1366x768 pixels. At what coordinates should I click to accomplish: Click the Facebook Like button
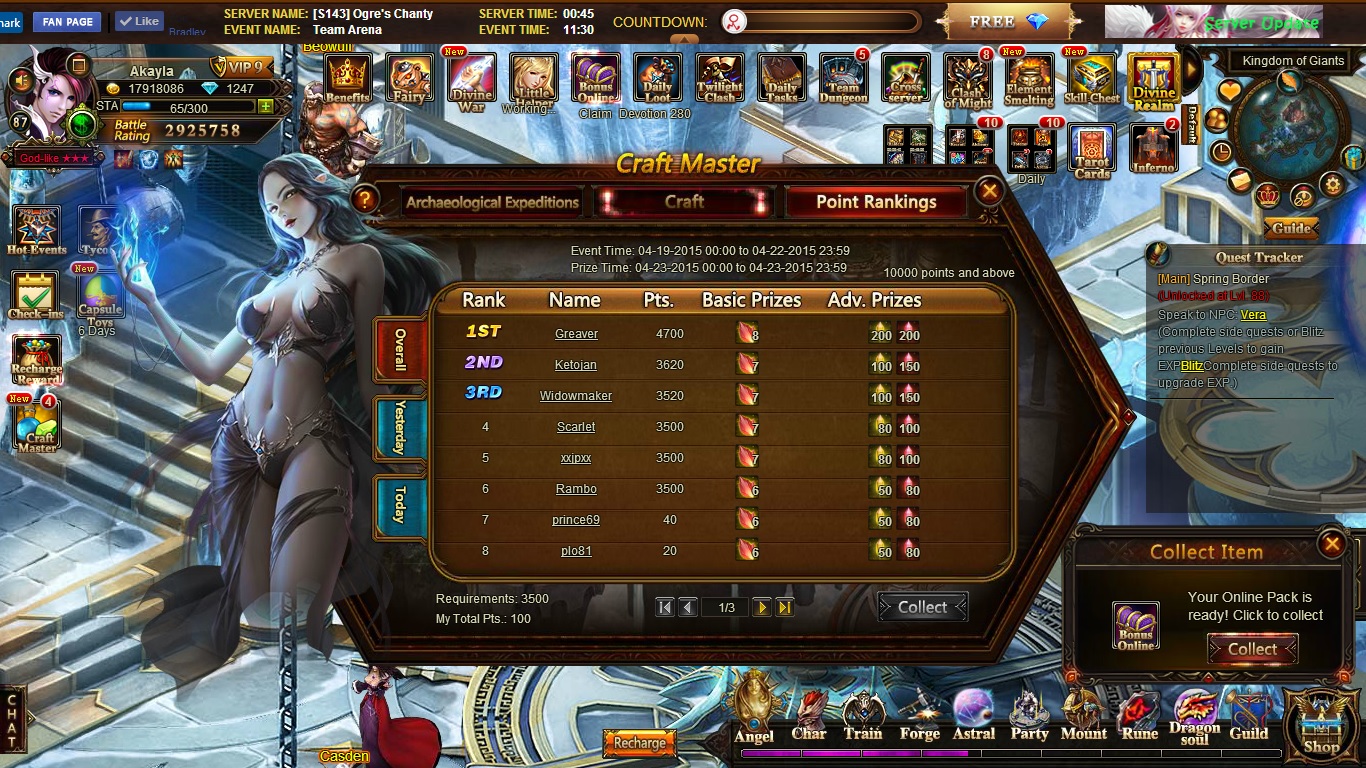(x=139, y=21)
